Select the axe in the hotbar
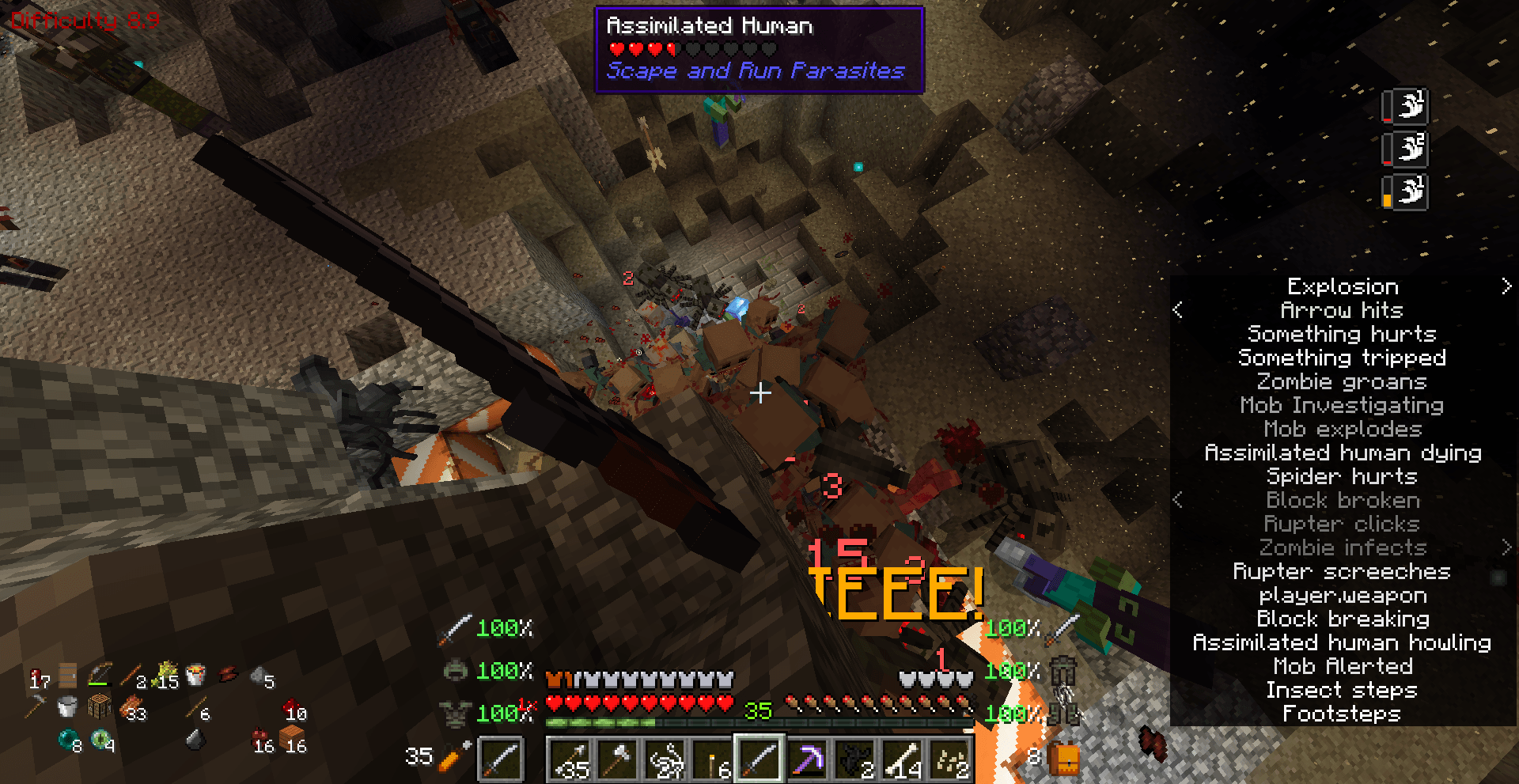The image size is (1519, 784). pos(618,758)
